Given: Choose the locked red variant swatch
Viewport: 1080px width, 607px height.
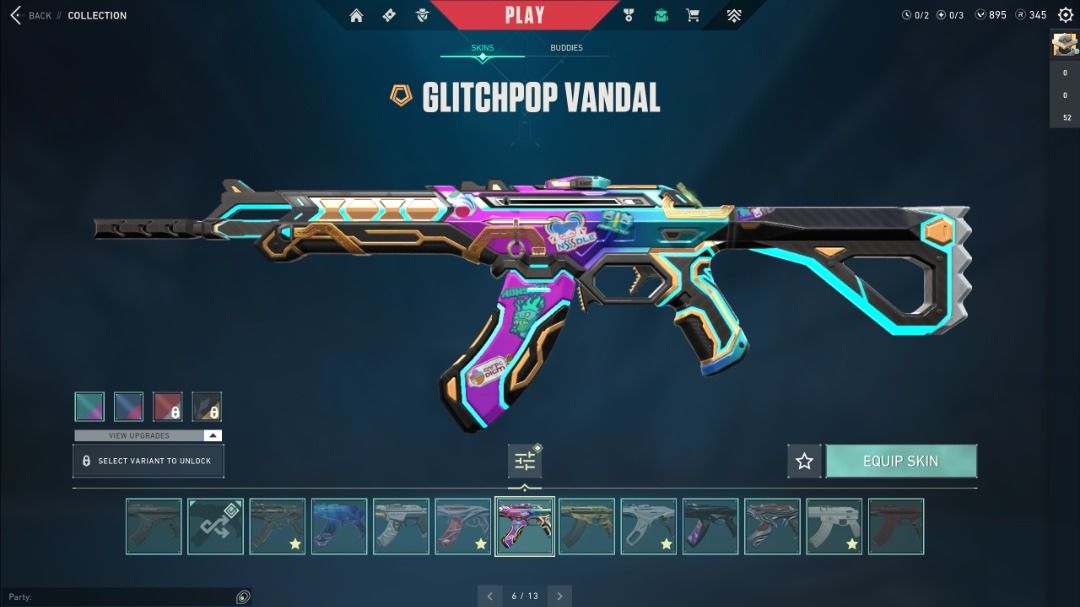Looking at the screenshot, I should [x=168, y=407].
